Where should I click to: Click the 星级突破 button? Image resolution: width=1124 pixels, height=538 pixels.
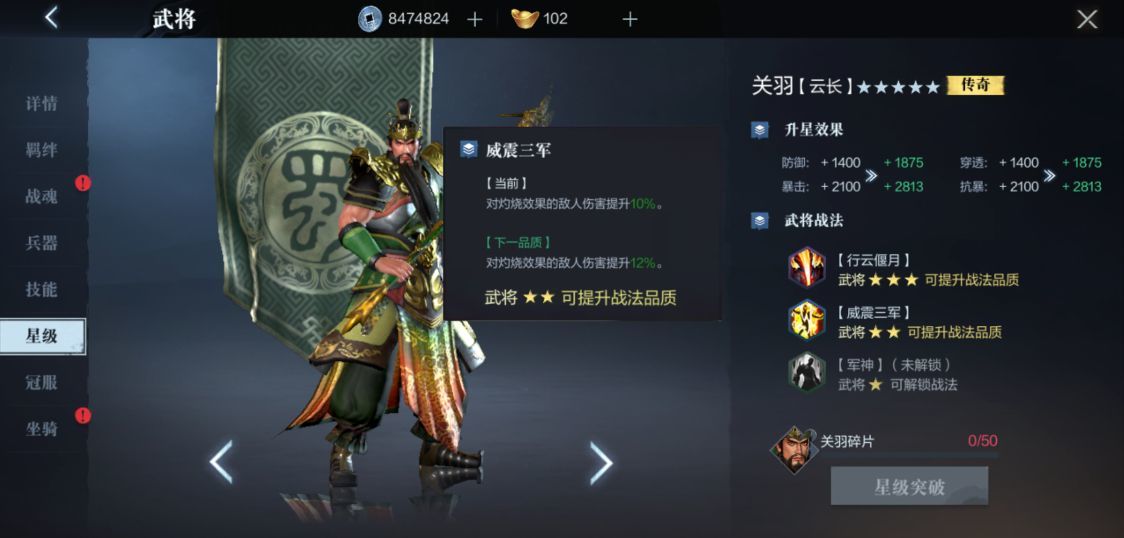click(909, 487)
